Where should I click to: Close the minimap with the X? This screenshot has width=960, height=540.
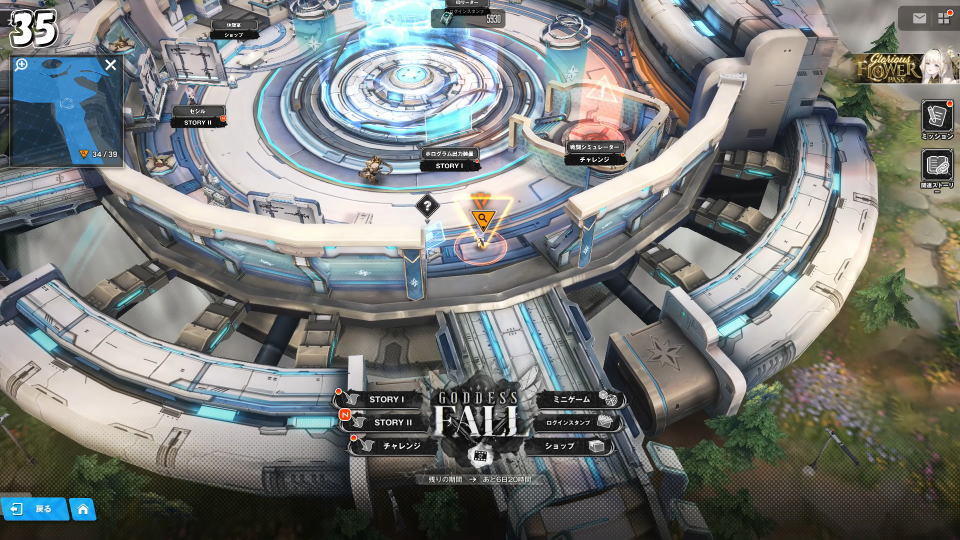click(110, 65)
